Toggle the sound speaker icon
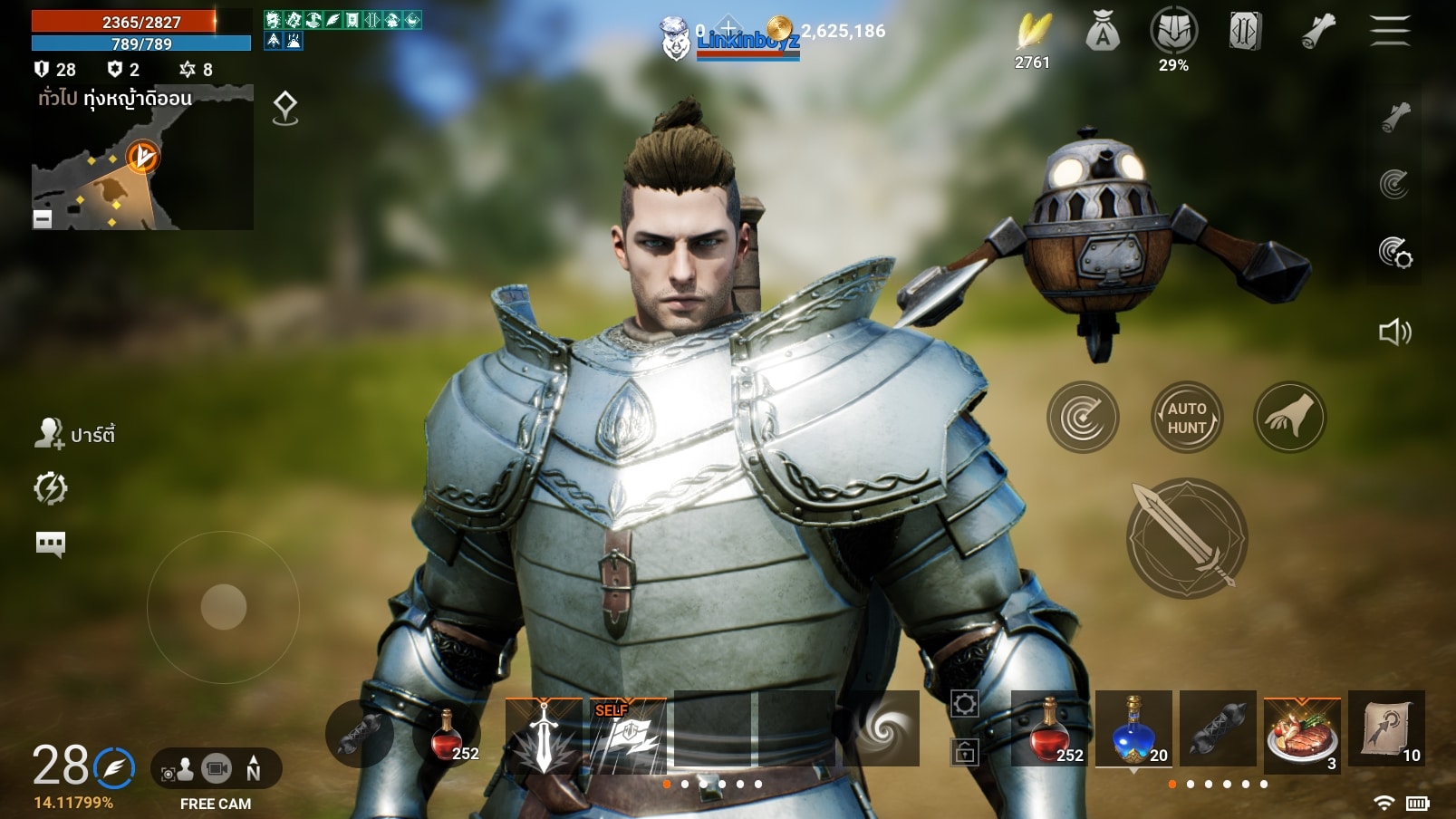Screen dimensions: 1456x819 (x=1394, y=332)
